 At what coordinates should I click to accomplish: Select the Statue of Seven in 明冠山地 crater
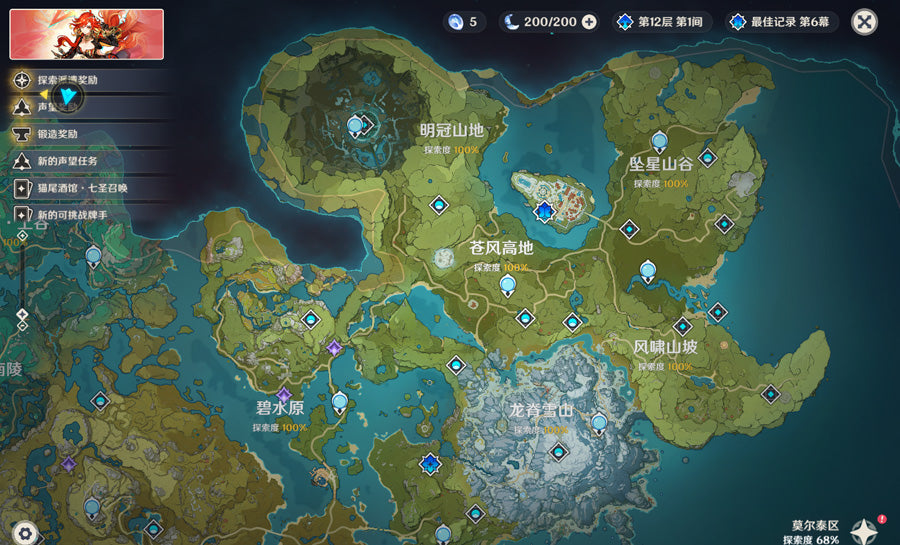point(355,125)
